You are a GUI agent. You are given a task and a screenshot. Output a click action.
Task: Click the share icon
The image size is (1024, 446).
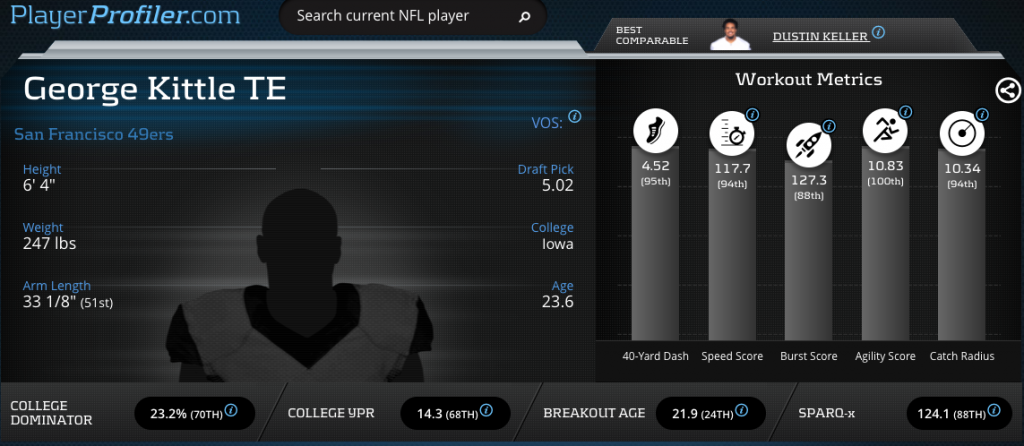coord(1008,90)
